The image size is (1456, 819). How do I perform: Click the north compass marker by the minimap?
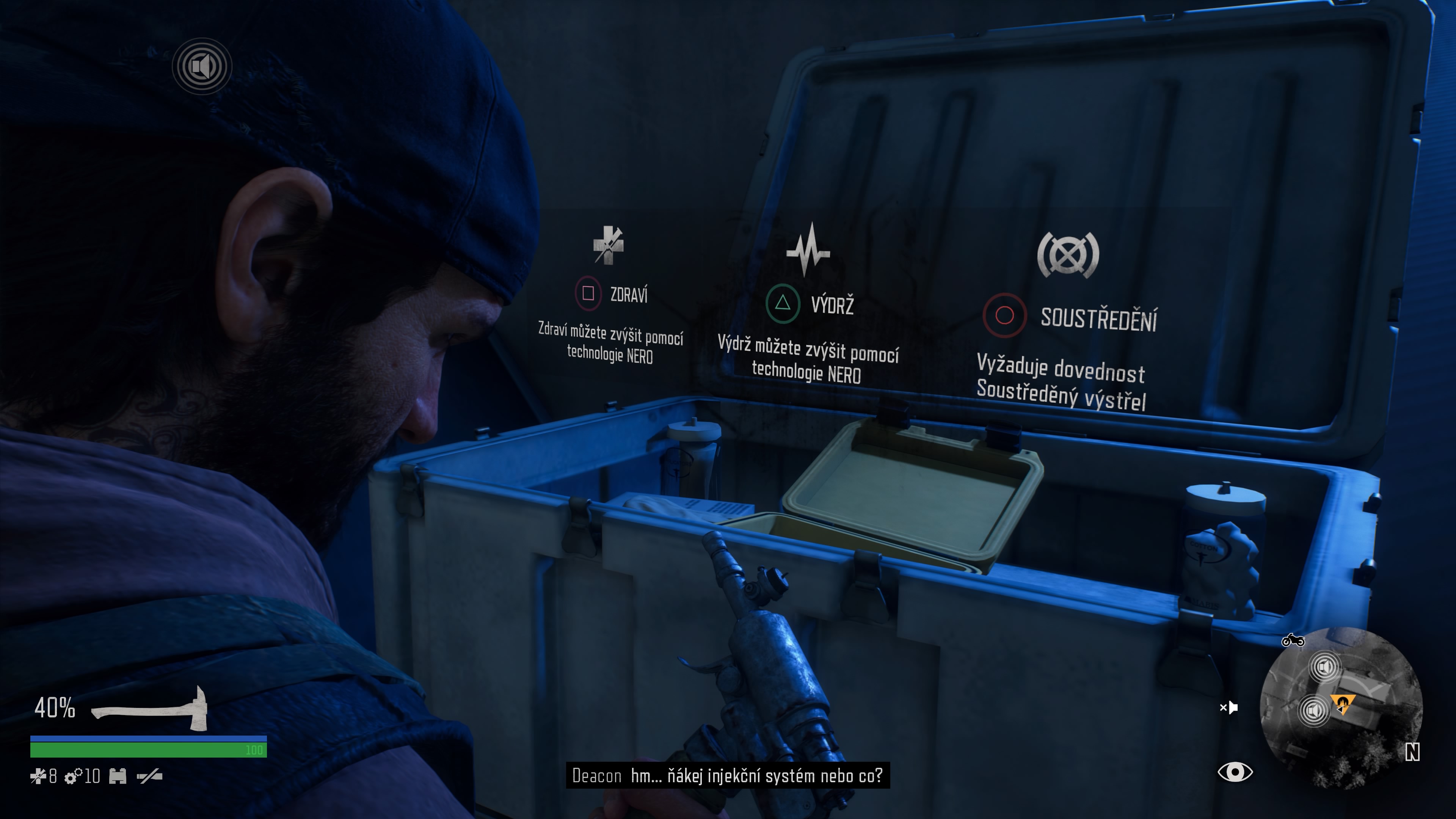(x=1412, y=752)
